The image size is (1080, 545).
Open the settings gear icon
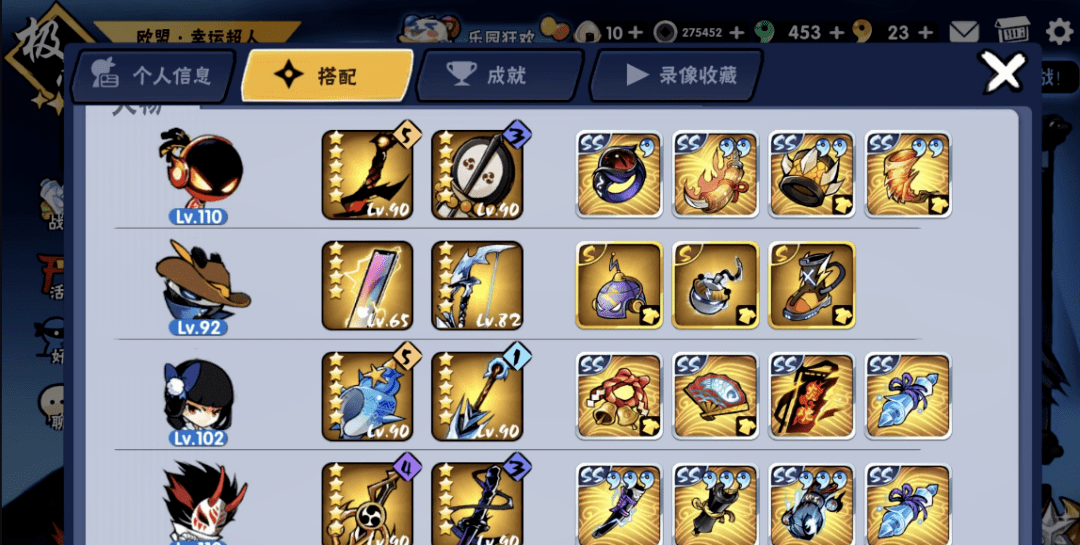tap(1058, 32)
